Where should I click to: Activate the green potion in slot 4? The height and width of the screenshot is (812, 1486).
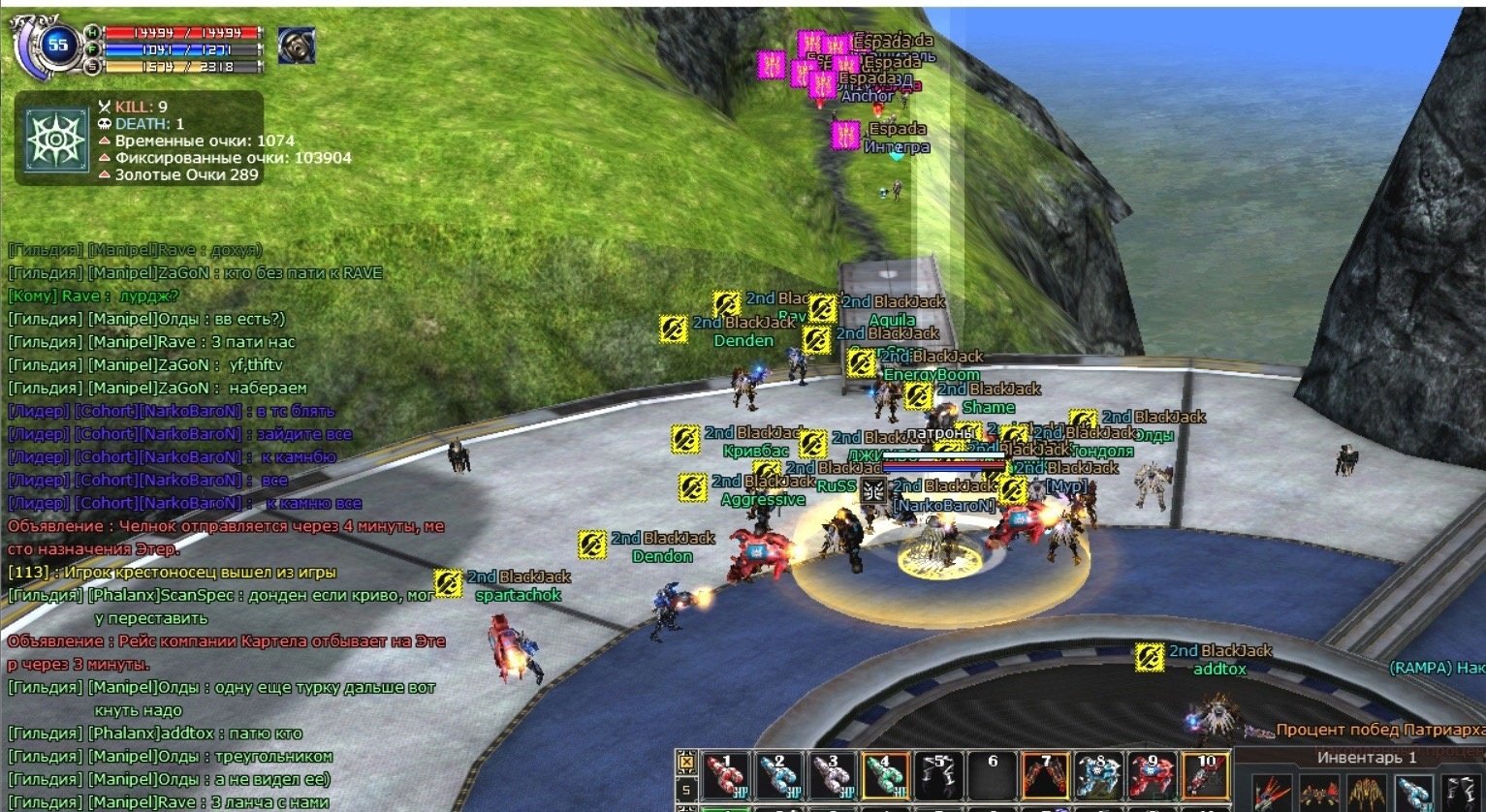click(884, 777)
